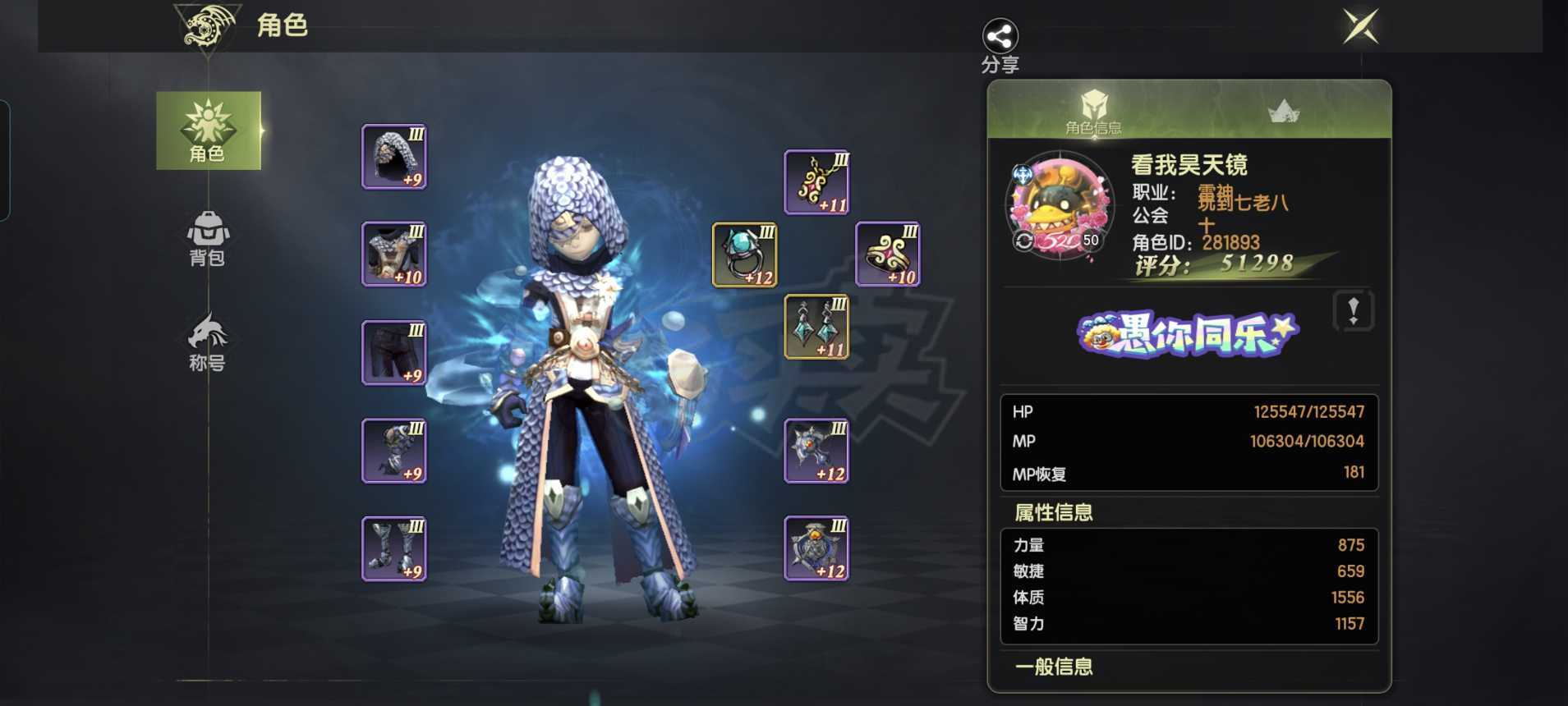Tap the exclamation mark info button

point(1353,311)
